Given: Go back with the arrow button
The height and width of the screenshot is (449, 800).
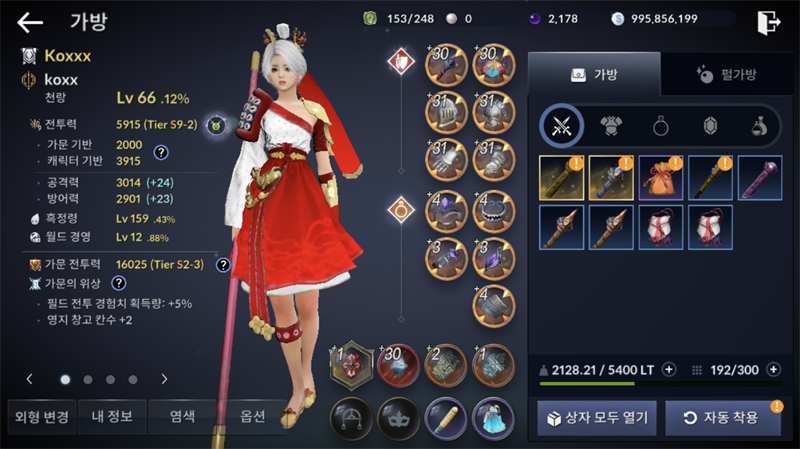Looking at the screenshot, I should pos(30,21).
